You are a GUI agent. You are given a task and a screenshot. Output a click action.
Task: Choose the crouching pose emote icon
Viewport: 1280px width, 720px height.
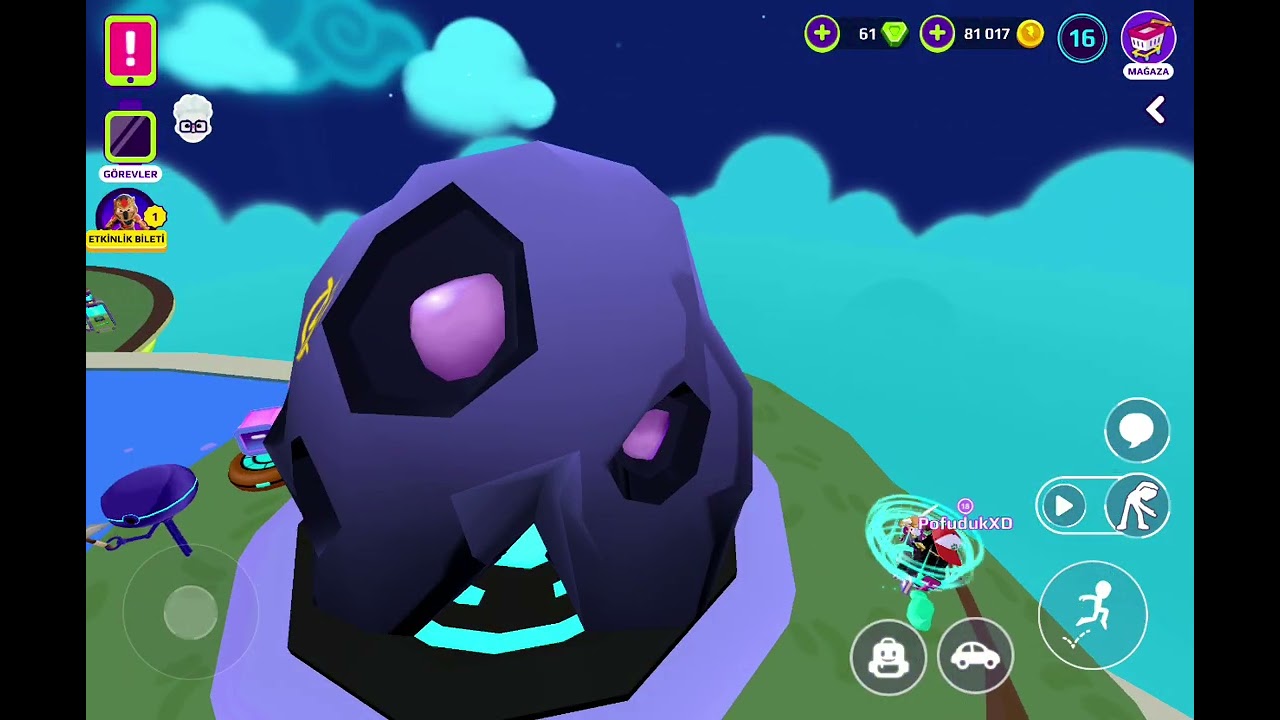(1138, 506)
